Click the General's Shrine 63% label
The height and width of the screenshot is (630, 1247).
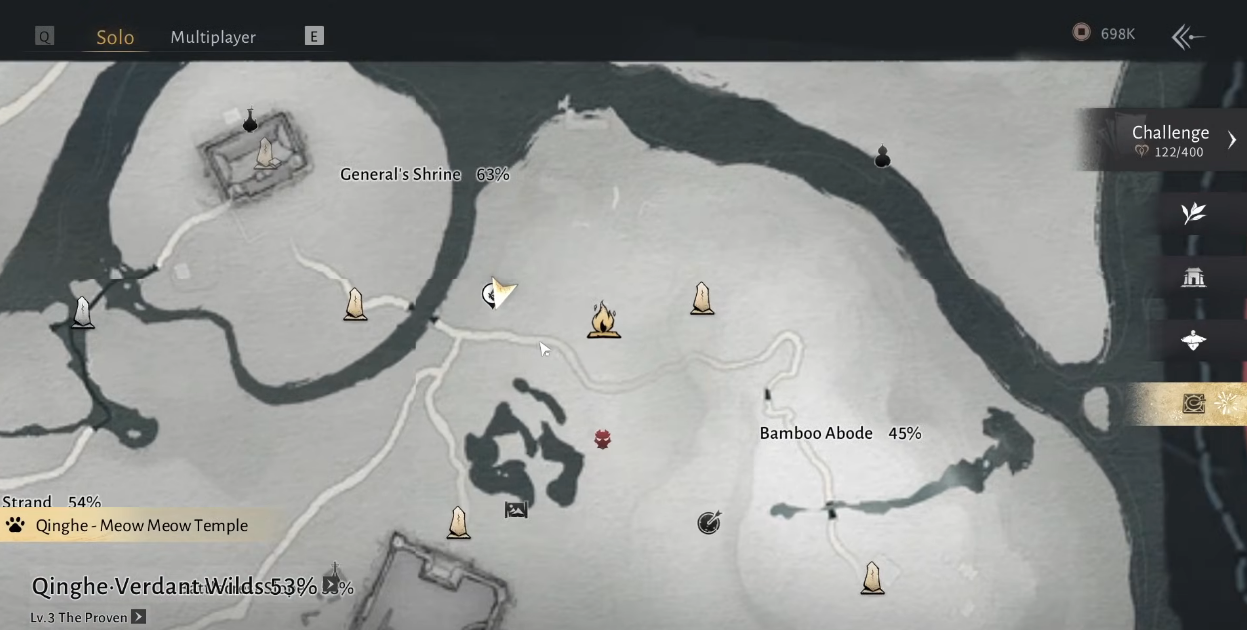(x=424, y=174)
